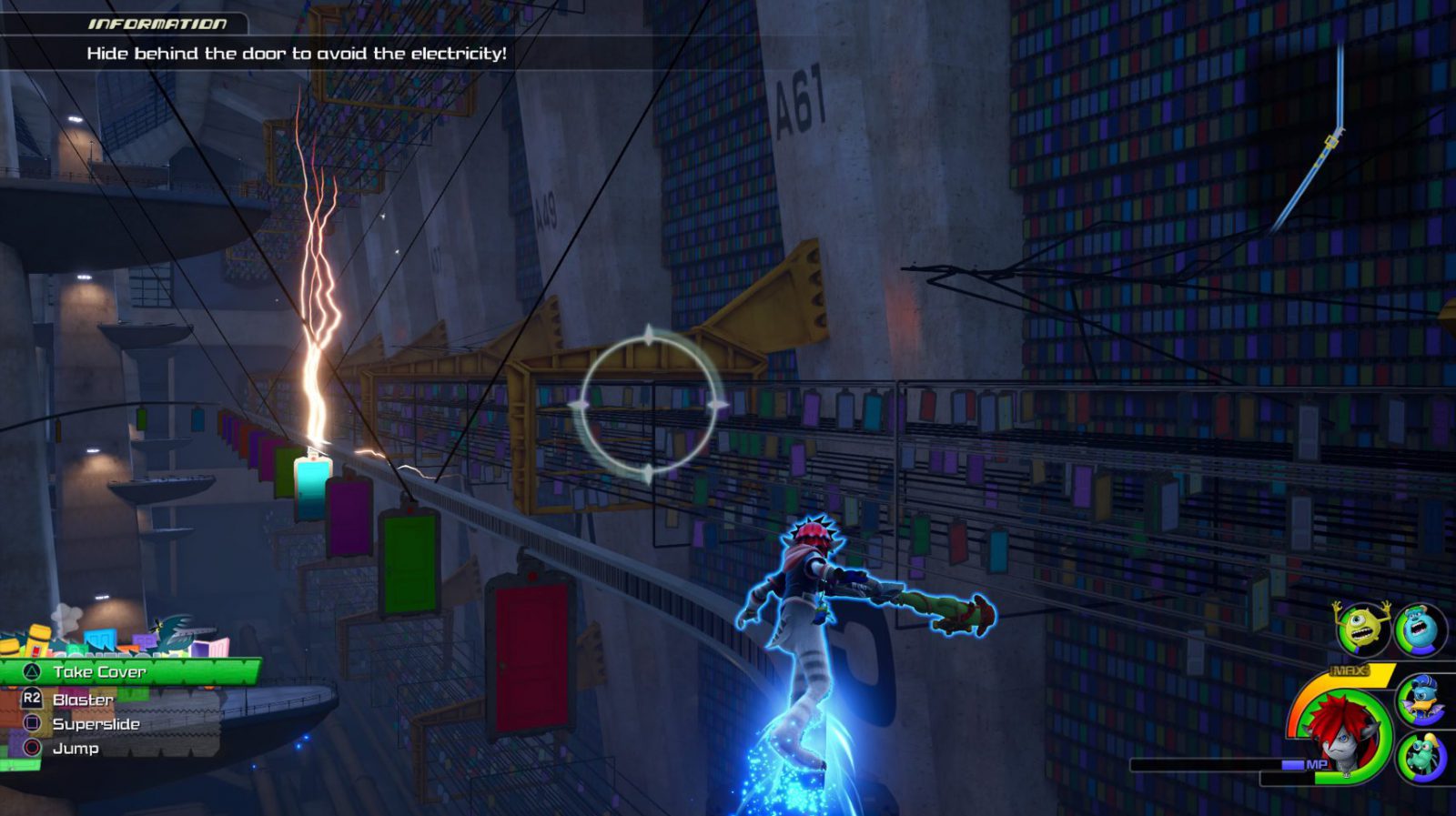The height and width of the screenshot is (816, 1456).
Task: Select Goofy's monster-form party portrait
Action: coord(1421,755)
